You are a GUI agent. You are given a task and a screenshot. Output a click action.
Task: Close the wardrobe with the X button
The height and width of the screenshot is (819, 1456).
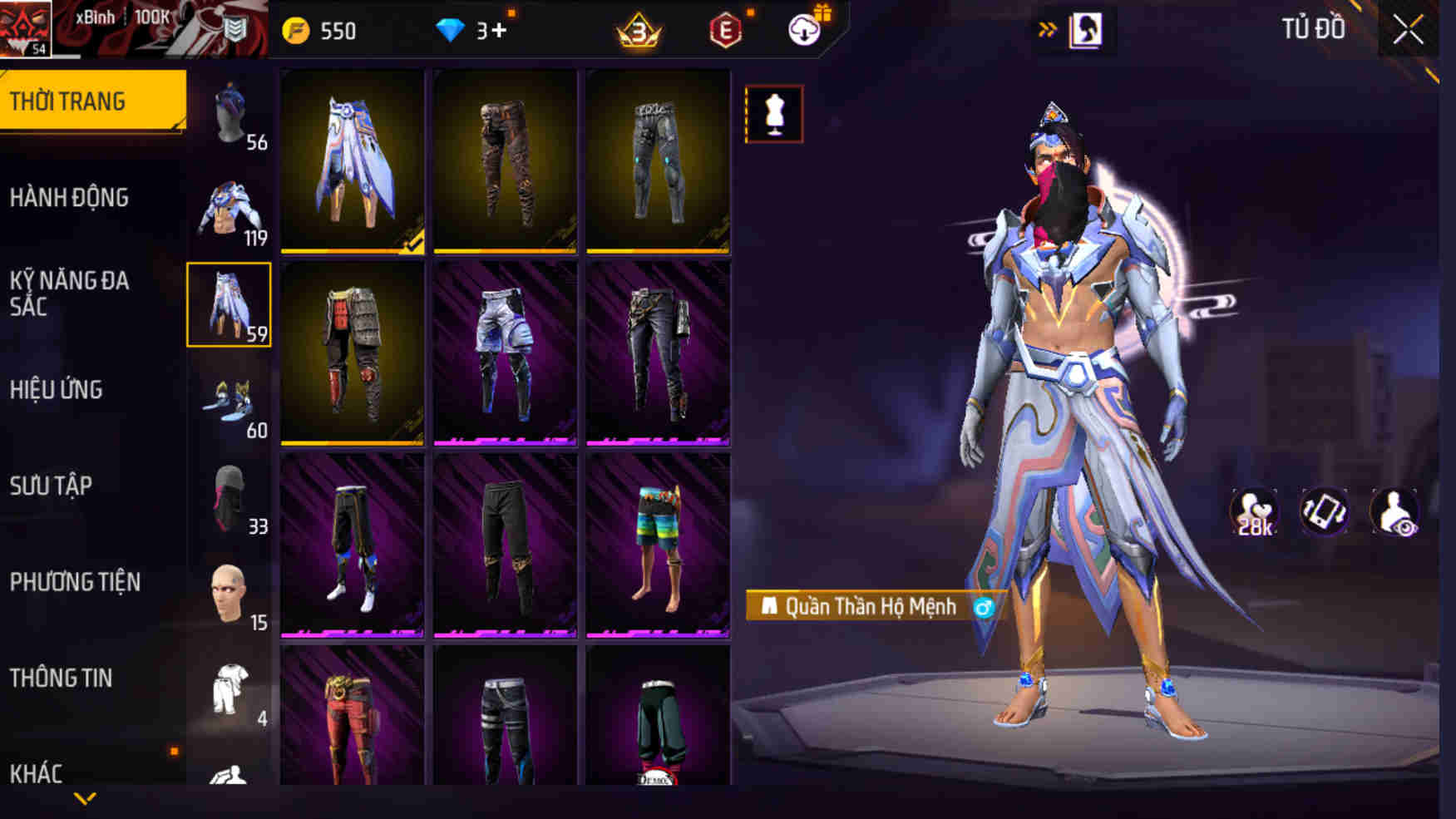click(1408, 31)
